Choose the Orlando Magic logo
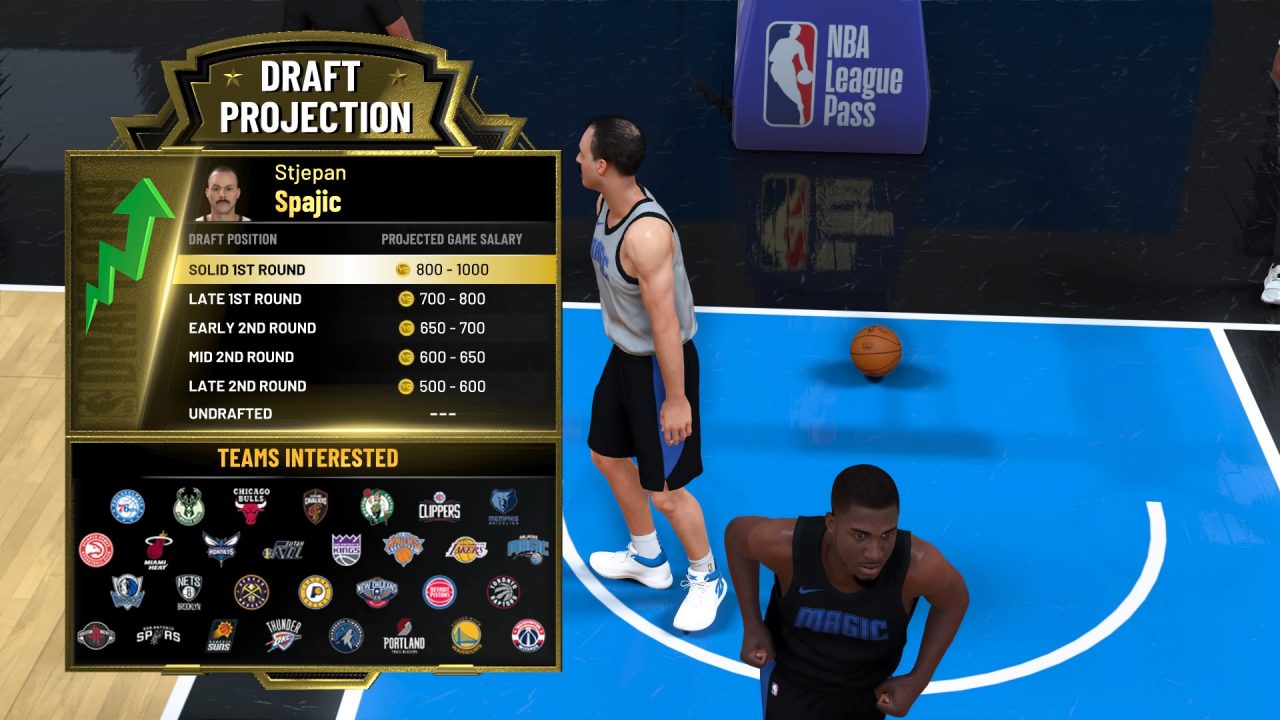The width and height of the screenshot is (1280, 720). tap(527, 549)
